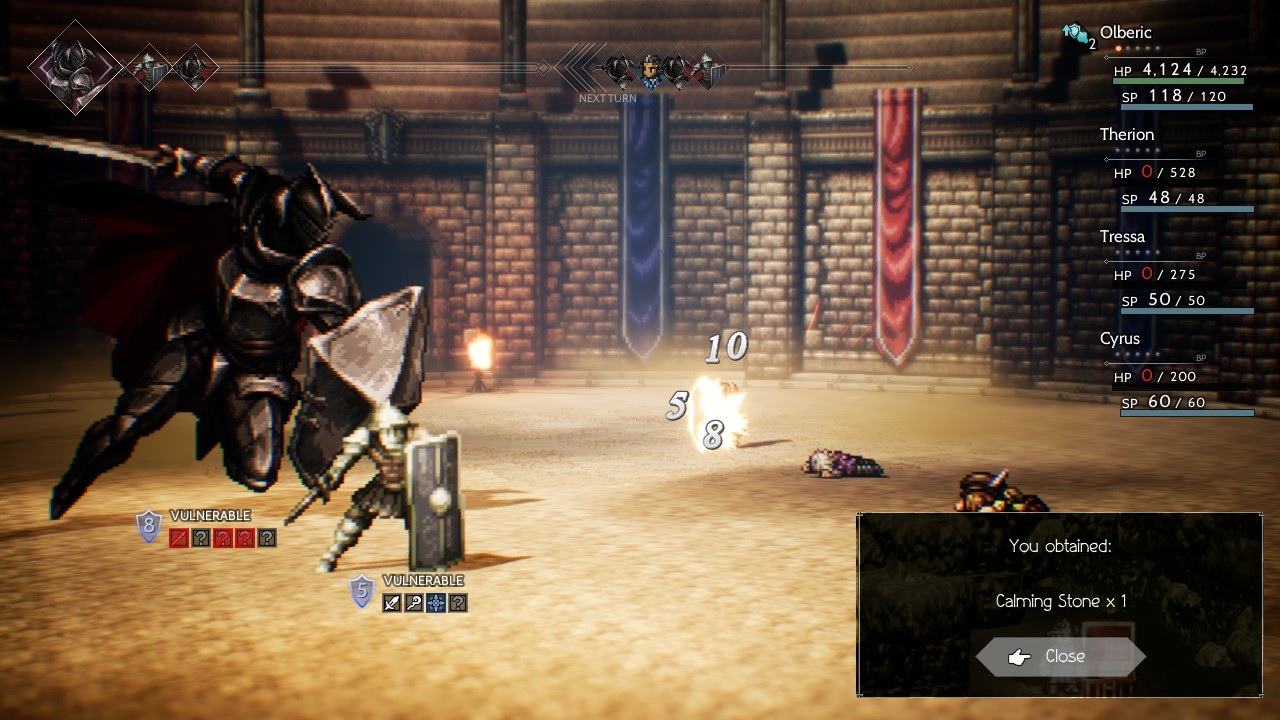
Task: Click the red spear weakness icon
Action: tap(178, 538)
